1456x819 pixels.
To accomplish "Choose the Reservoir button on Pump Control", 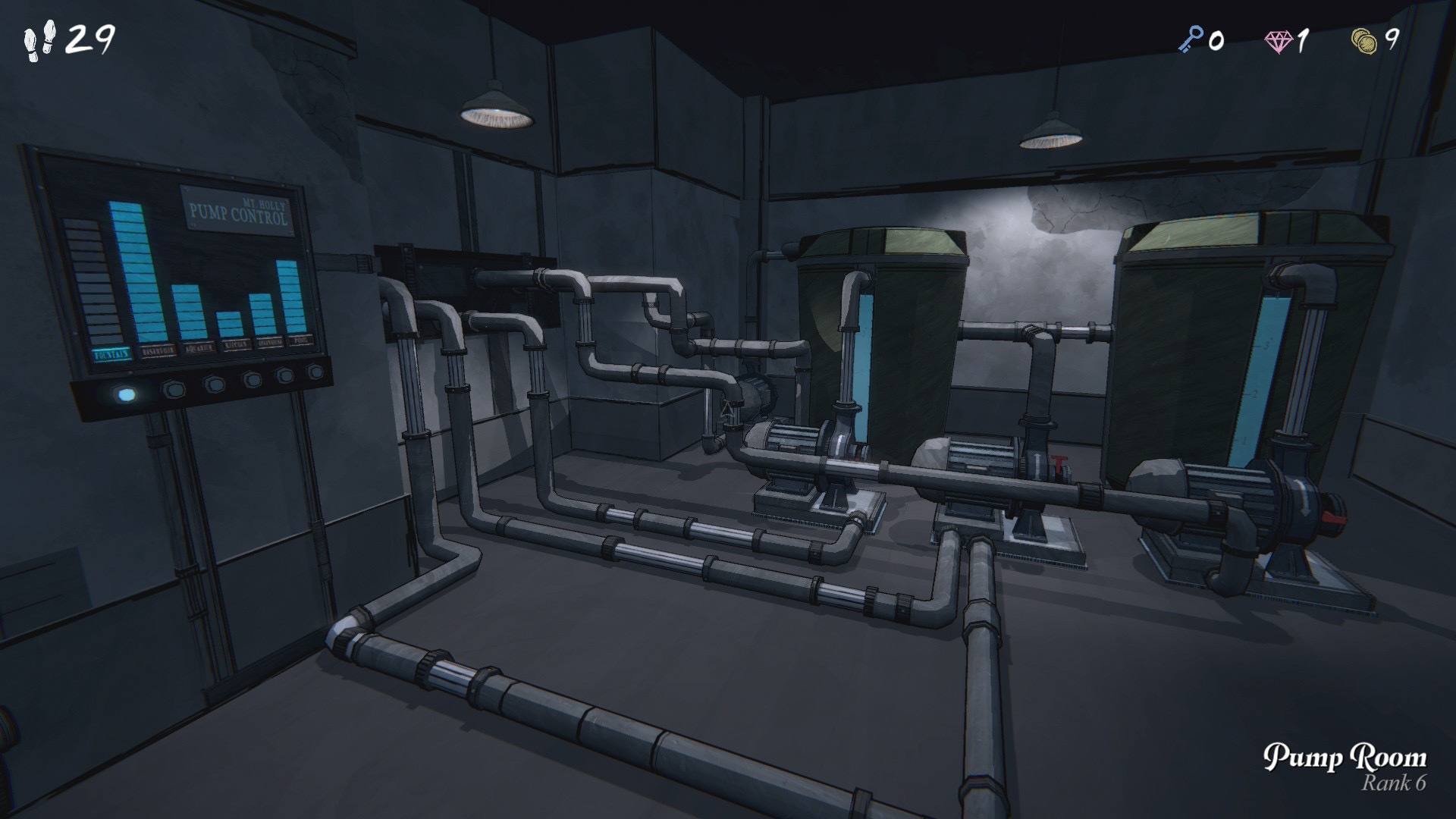I will [174, 390].
